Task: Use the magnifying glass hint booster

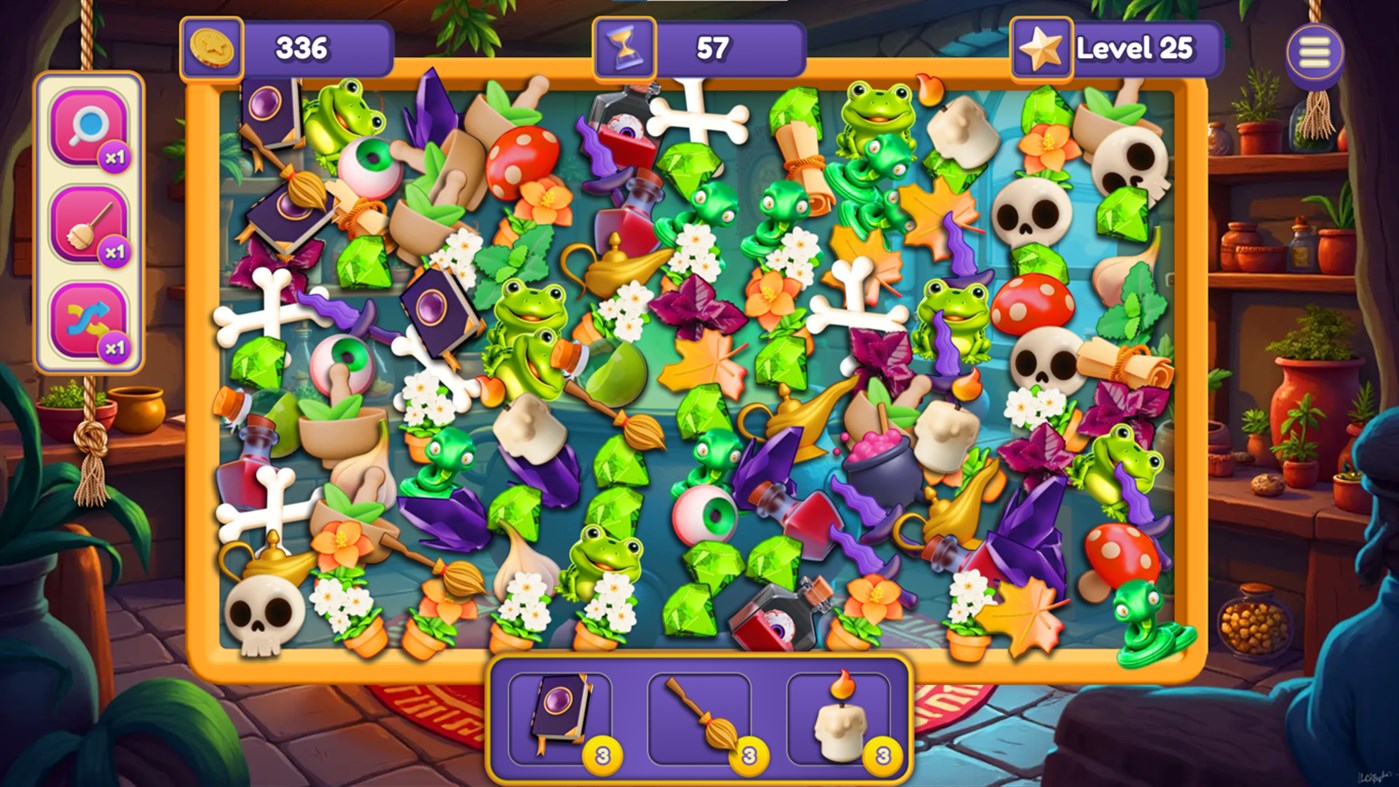Action: click(88, 127)
